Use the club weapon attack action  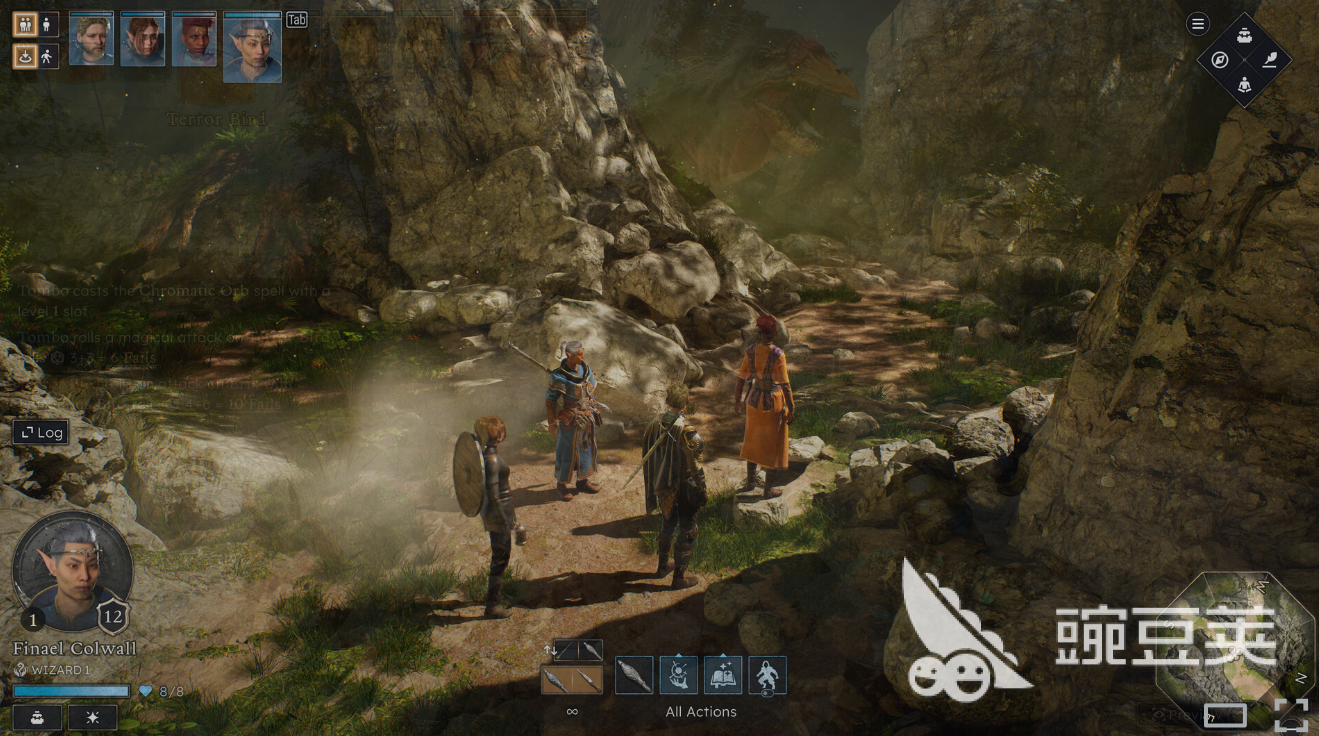[x=634, y=675]
